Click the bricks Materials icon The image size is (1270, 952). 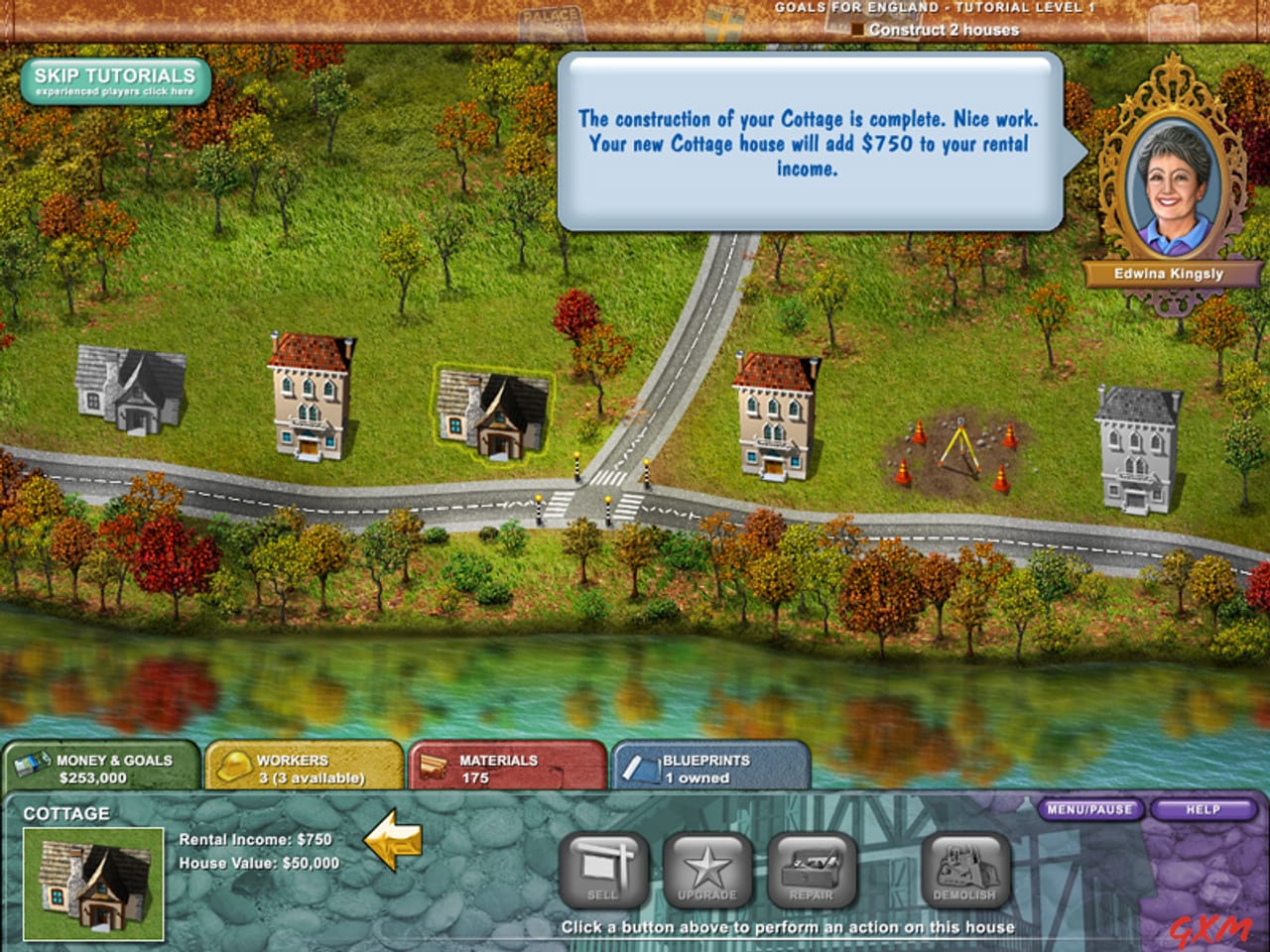(x=434, y=764)
